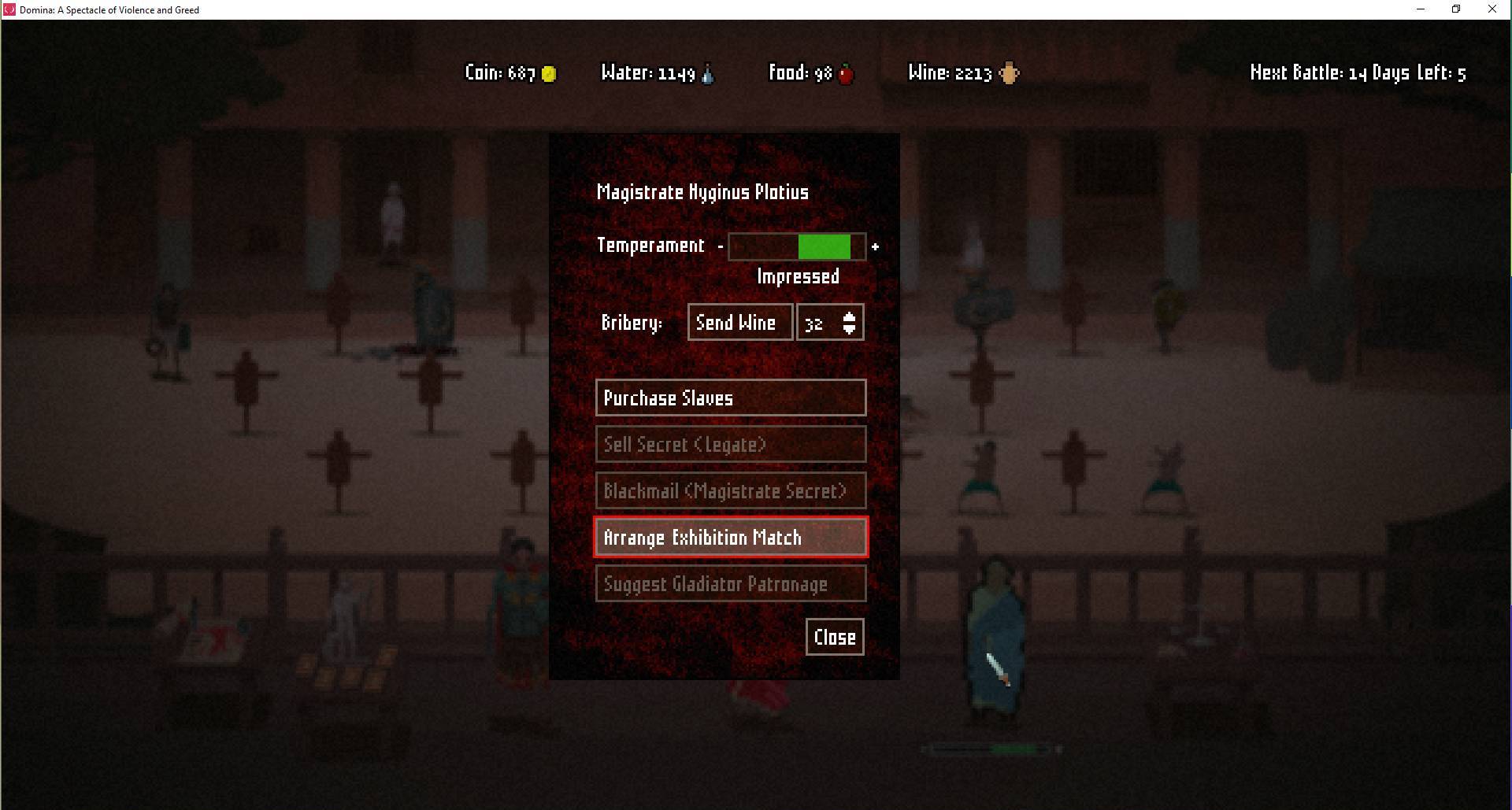Lower Temperament with the minus control

[721, 246]
